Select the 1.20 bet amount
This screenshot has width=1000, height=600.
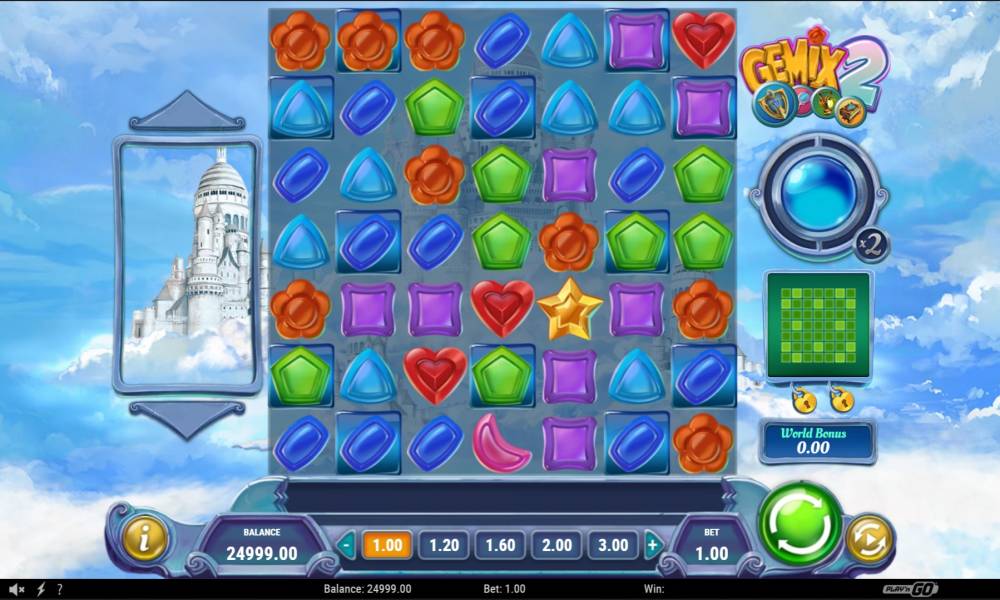pyautogui.click(x=443, y=545)
